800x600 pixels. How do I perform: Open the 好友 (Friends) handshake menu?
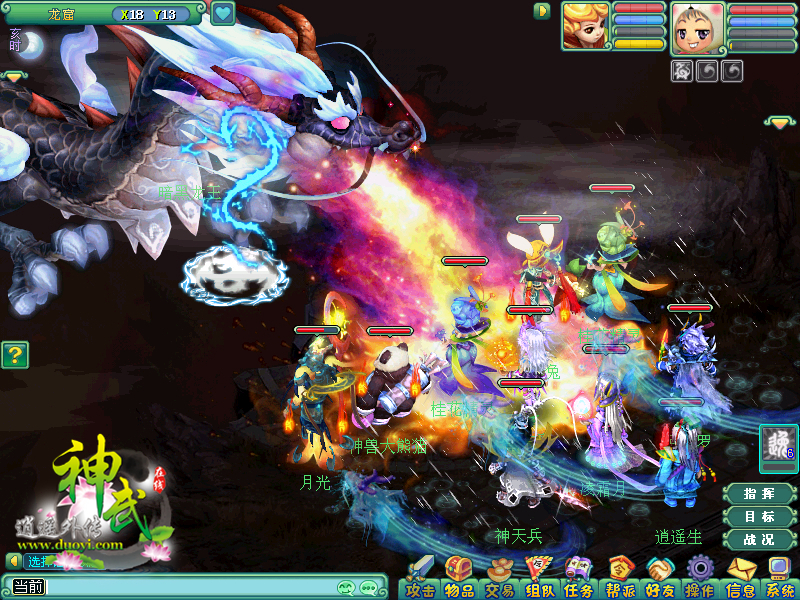659,577
